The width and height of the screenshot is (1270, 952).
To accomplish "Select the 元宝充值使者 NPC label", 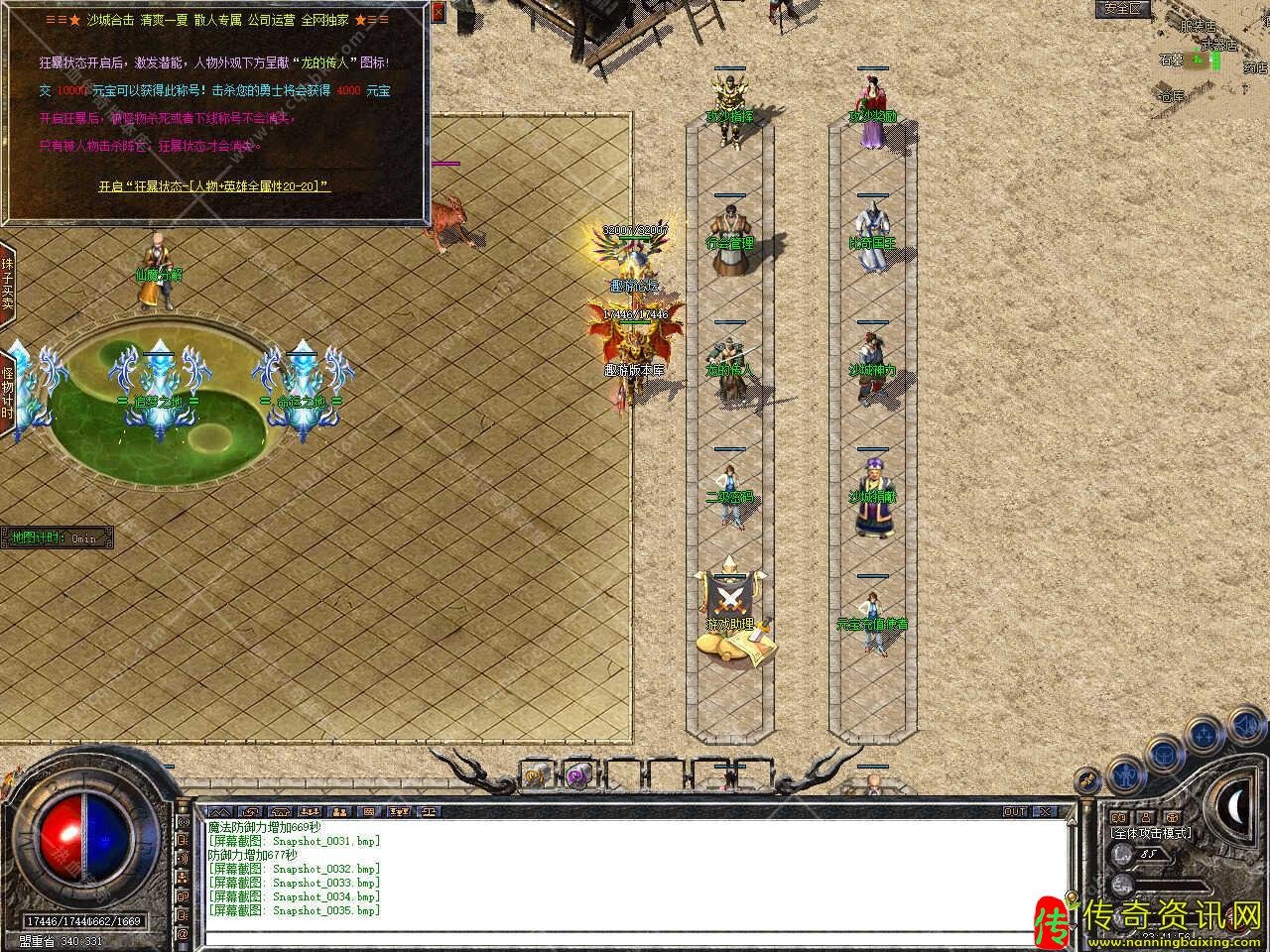I will (x=872, y=624).
